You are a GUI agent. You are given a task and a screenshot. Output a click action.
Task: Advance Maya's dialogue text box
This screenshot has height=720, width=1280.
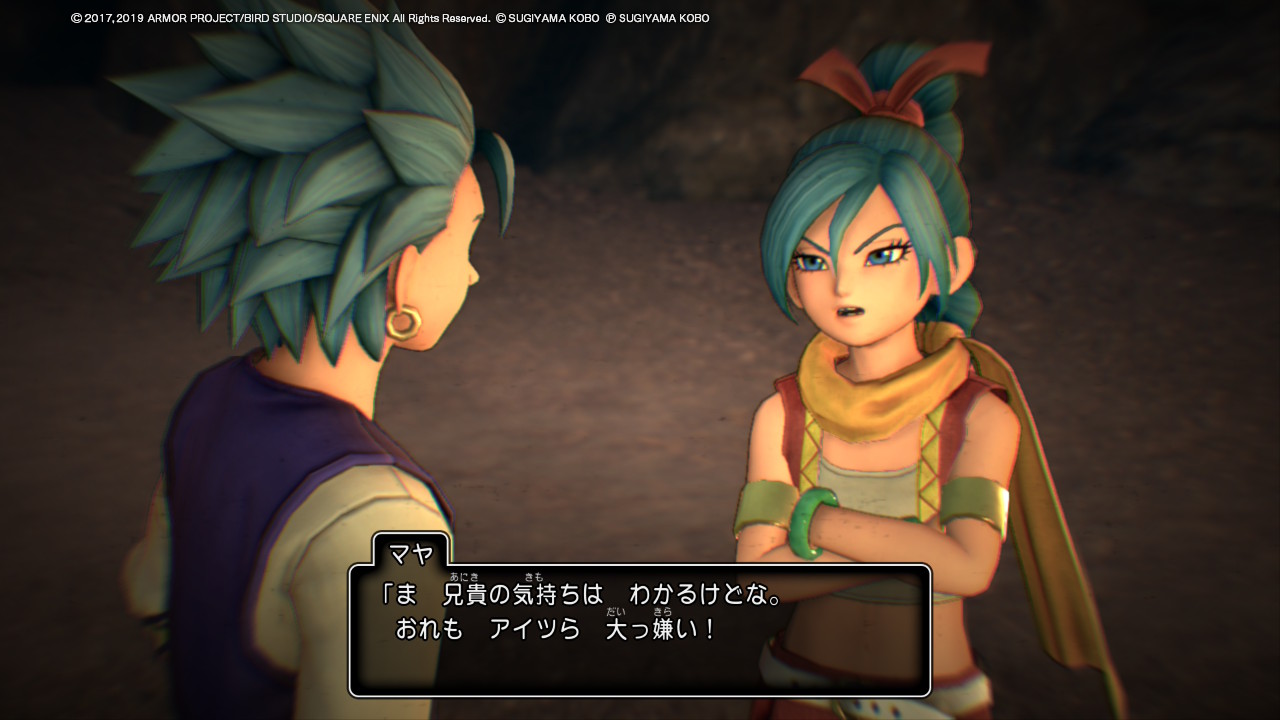(x=640, y=628)
